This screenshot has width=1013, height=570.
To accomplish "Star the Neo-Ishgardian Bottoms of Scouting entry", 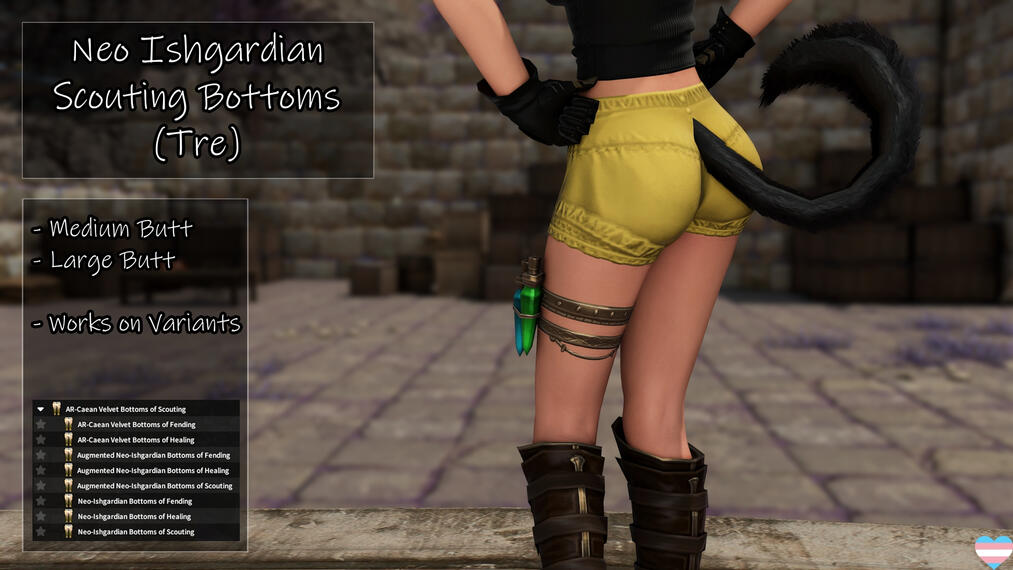I will (41, 532).
